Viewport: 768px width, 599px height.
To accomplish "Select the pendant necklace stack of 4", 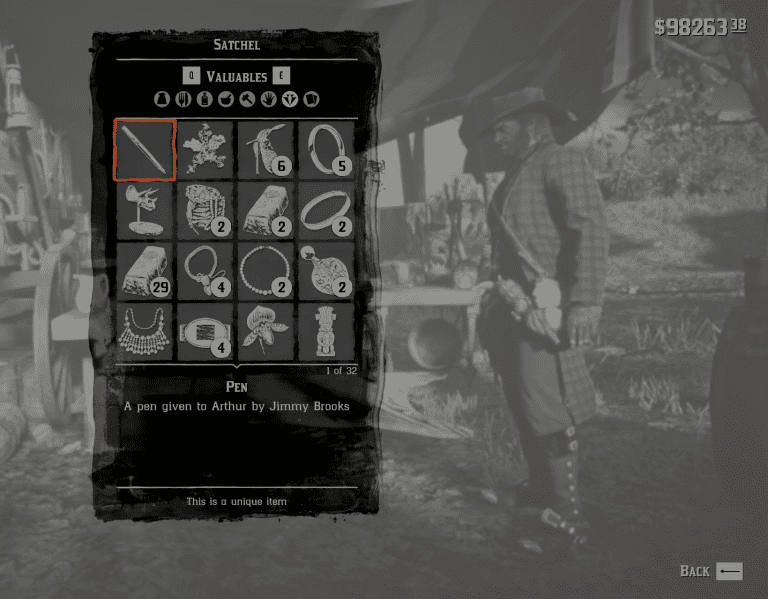I will pyautogui.click(x=206, y=270).
